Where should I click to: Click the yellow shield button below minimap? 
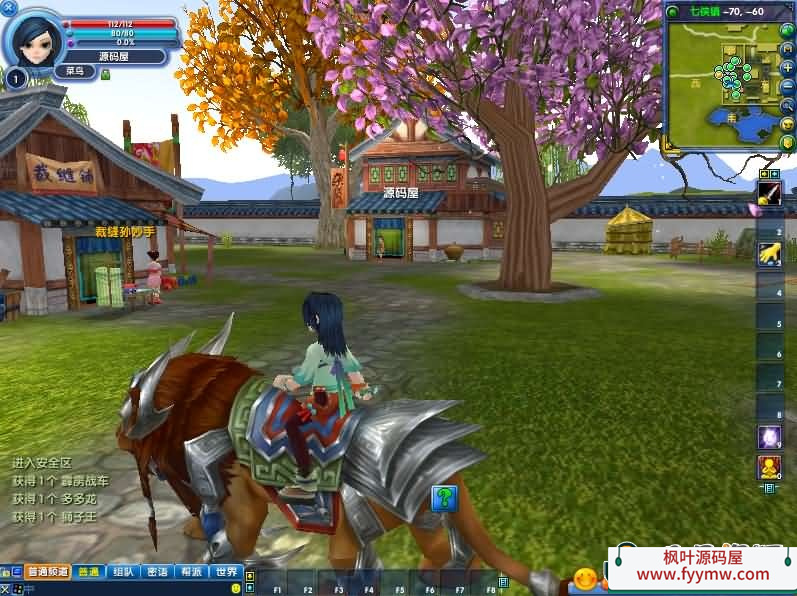(788, 141)
